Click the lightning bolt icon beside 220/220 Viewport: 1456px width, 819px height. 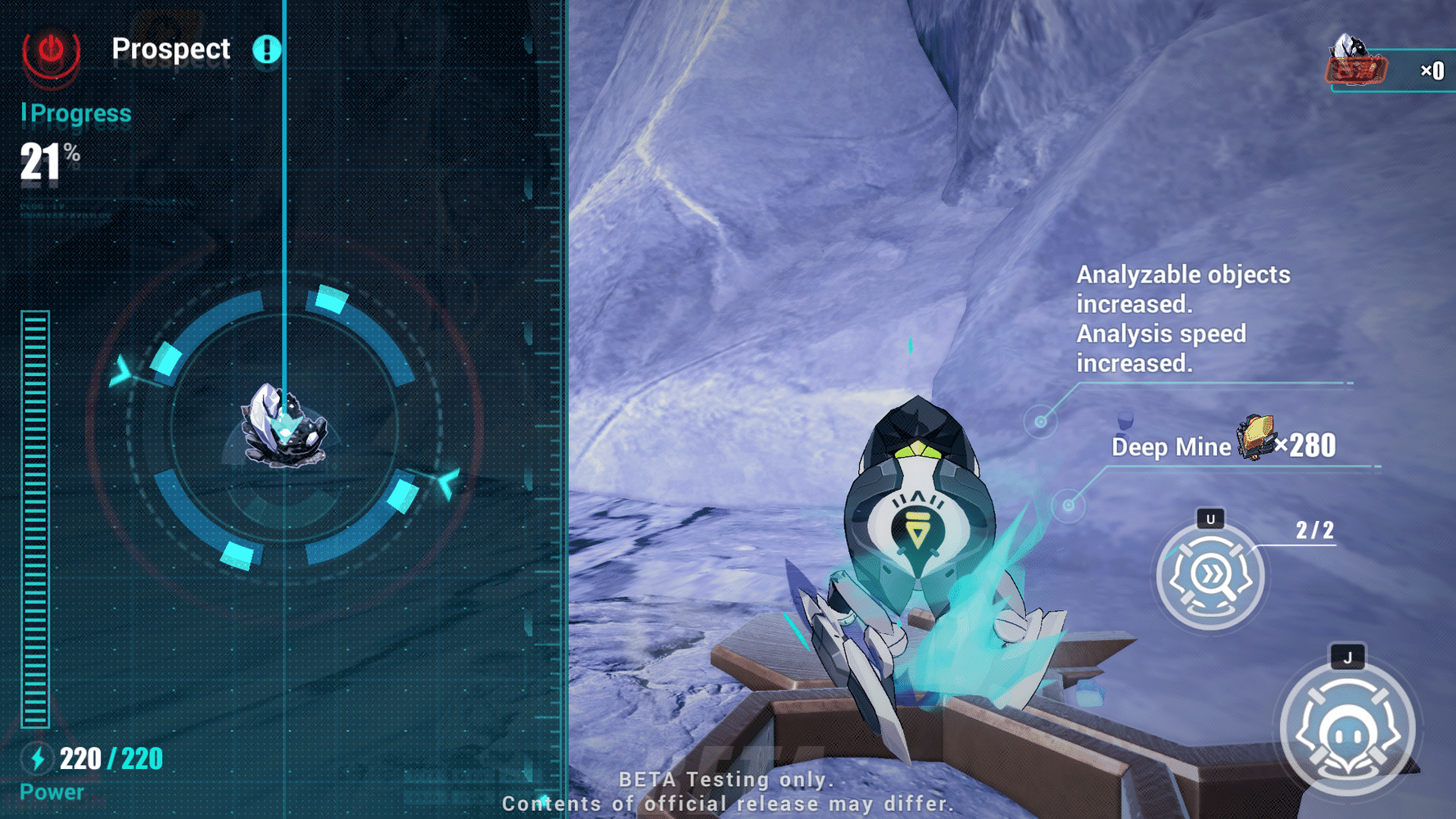(x=36, y=758)
